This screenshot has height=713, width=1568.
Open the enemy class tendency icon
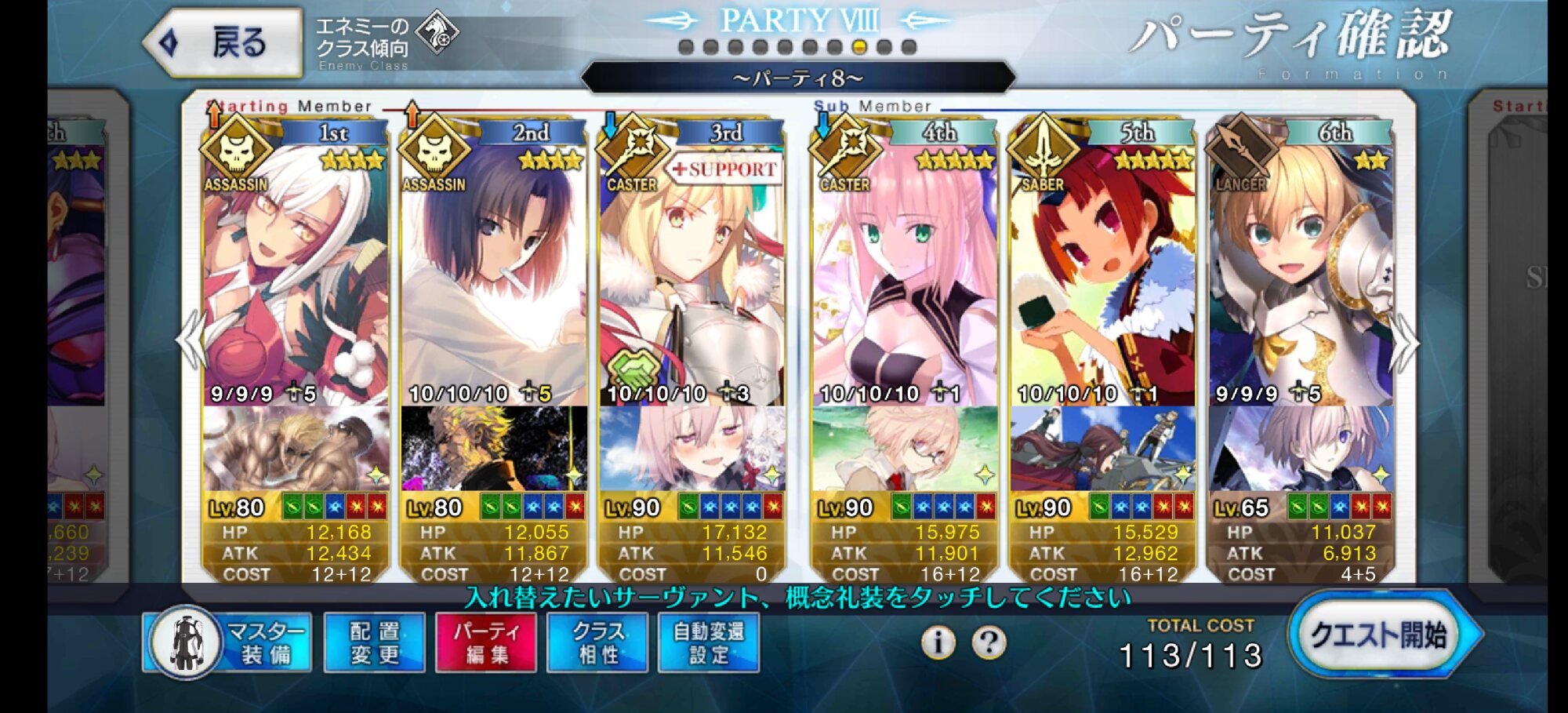click(x=437, y=34)
